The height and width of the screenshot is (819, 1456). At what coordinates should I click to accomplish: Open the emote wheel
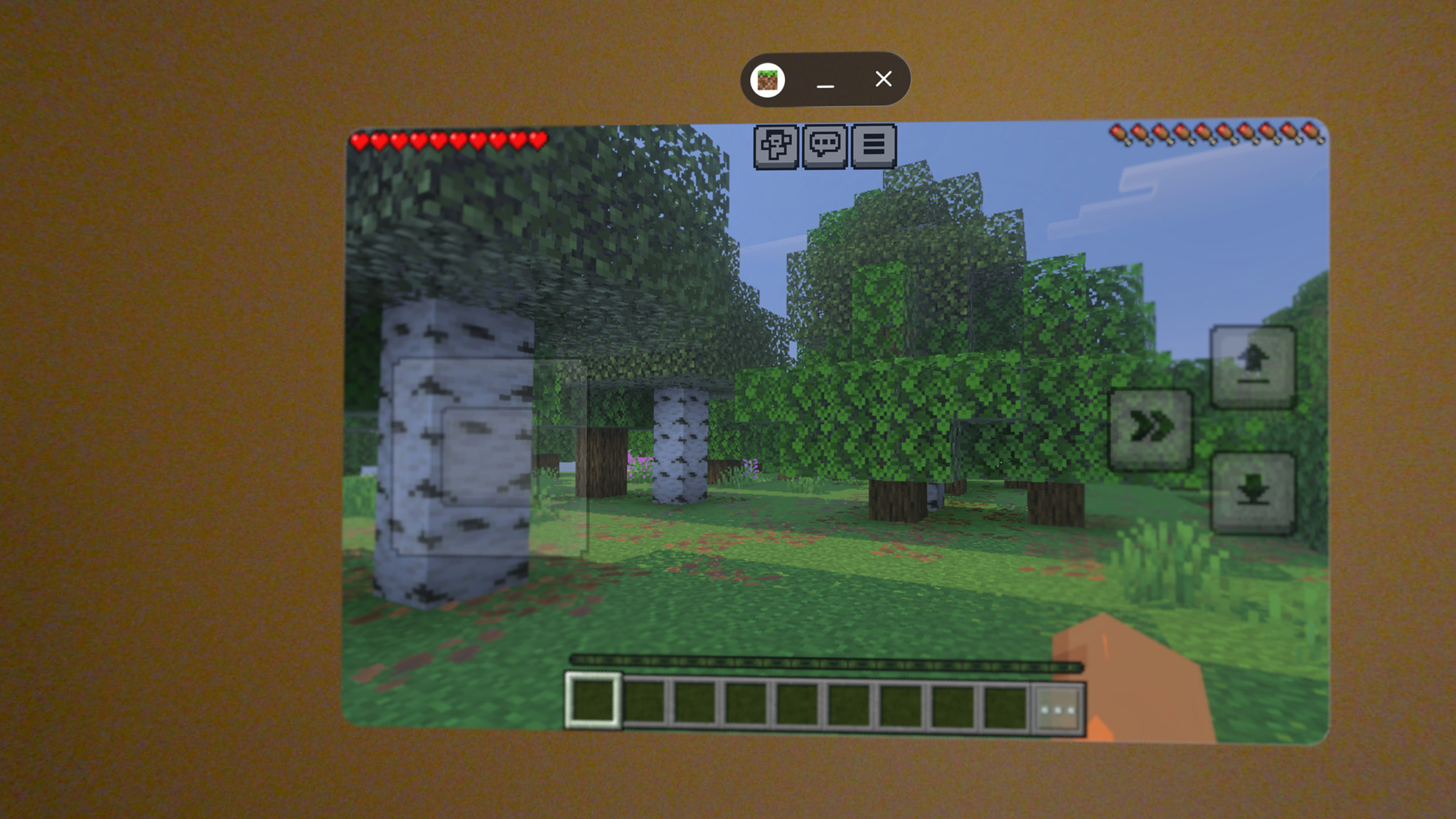point(776,147)
